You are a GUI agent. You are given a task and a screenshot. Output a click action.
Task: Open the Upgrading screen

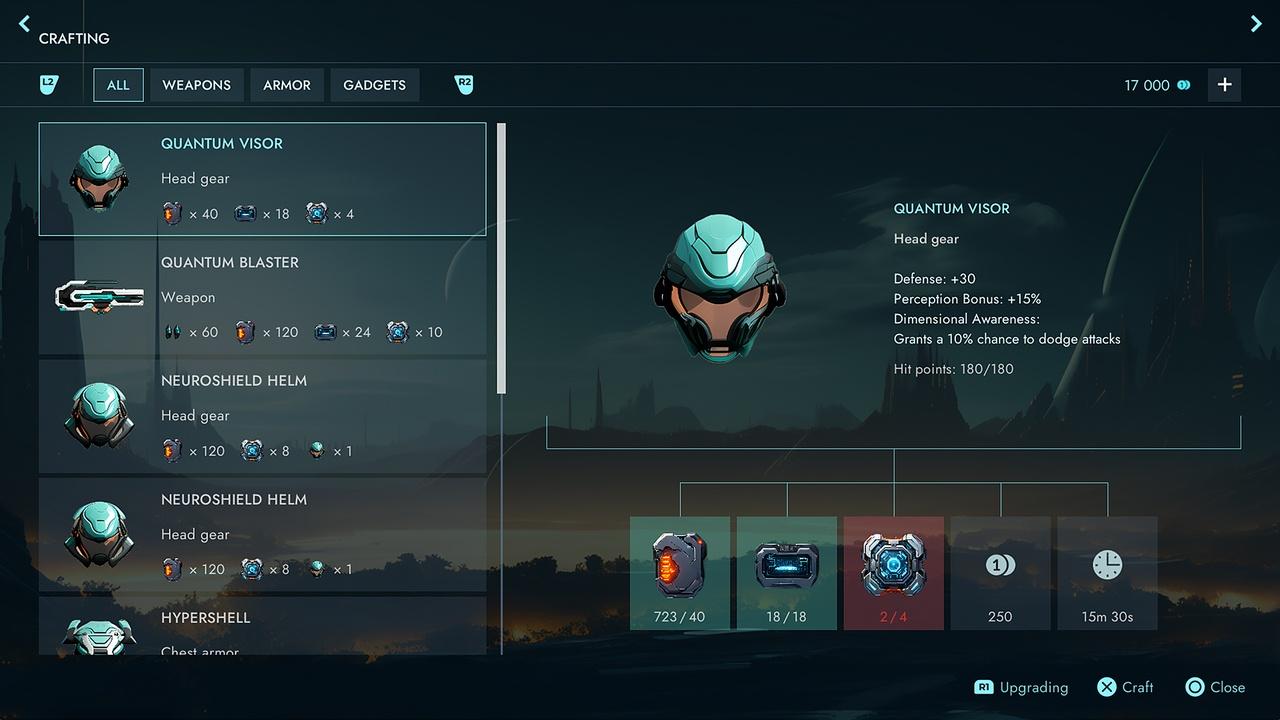click(x=1021, y=687)
